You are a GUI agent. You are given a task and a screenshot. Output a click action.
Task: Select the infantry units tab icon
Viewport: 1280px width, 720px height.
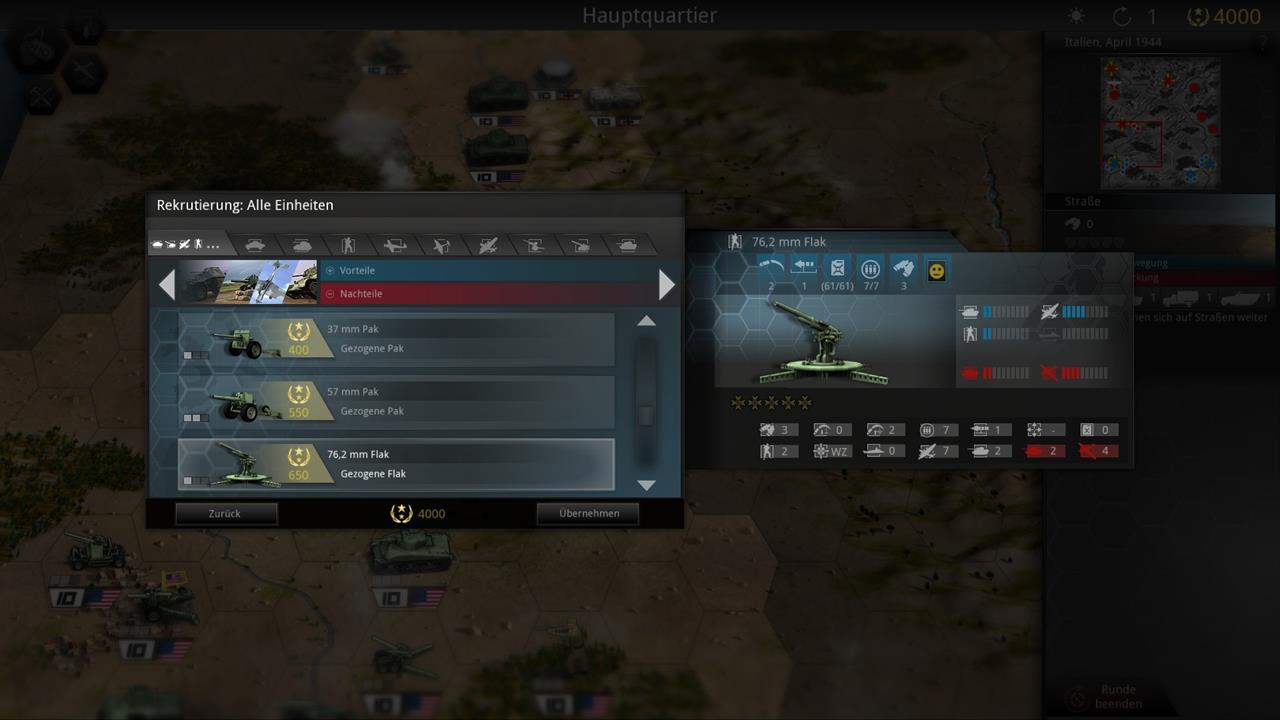pyautogui.click(x=348, y=243)
